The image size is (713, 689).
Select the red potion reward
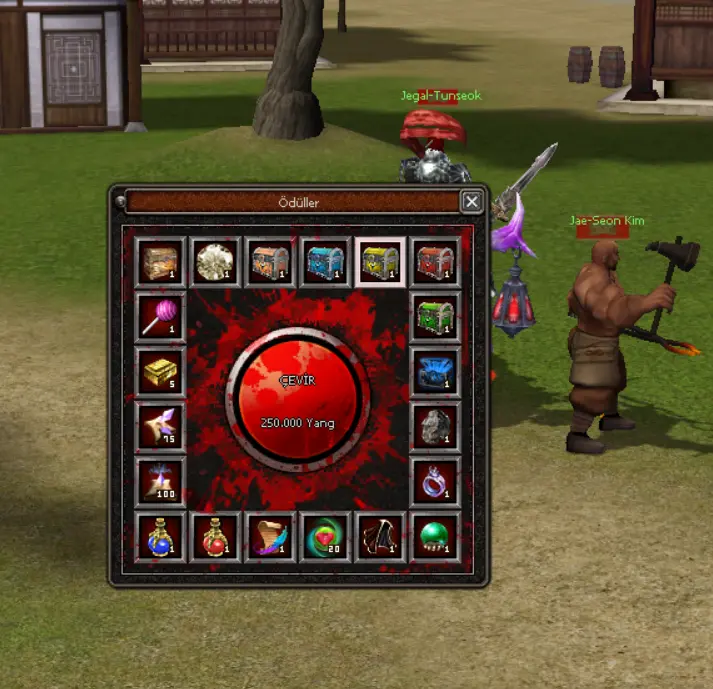(x=216, y=538)
